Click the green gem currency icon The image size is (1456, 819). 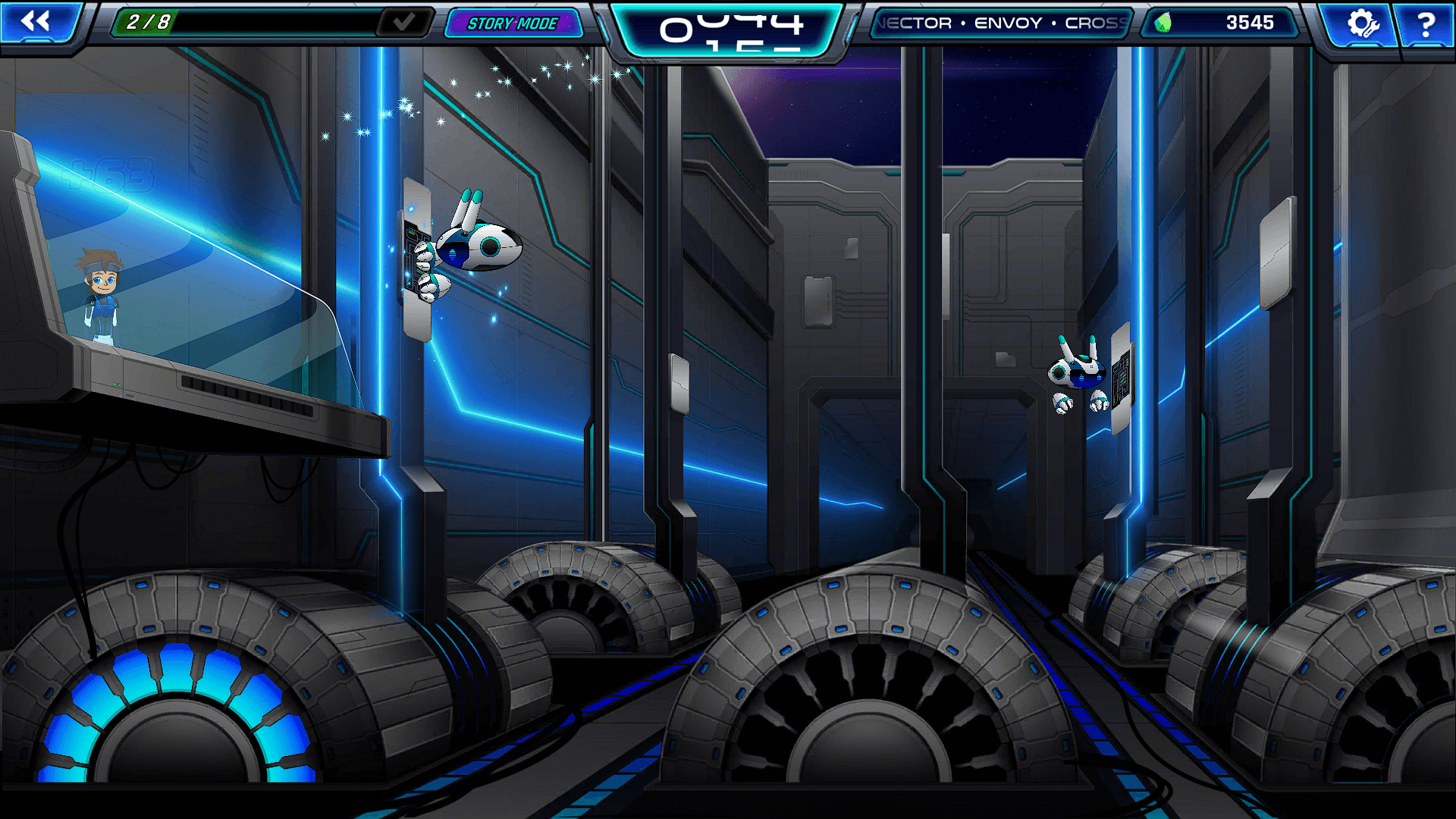pyautogui.click(x=1163, y=23)
